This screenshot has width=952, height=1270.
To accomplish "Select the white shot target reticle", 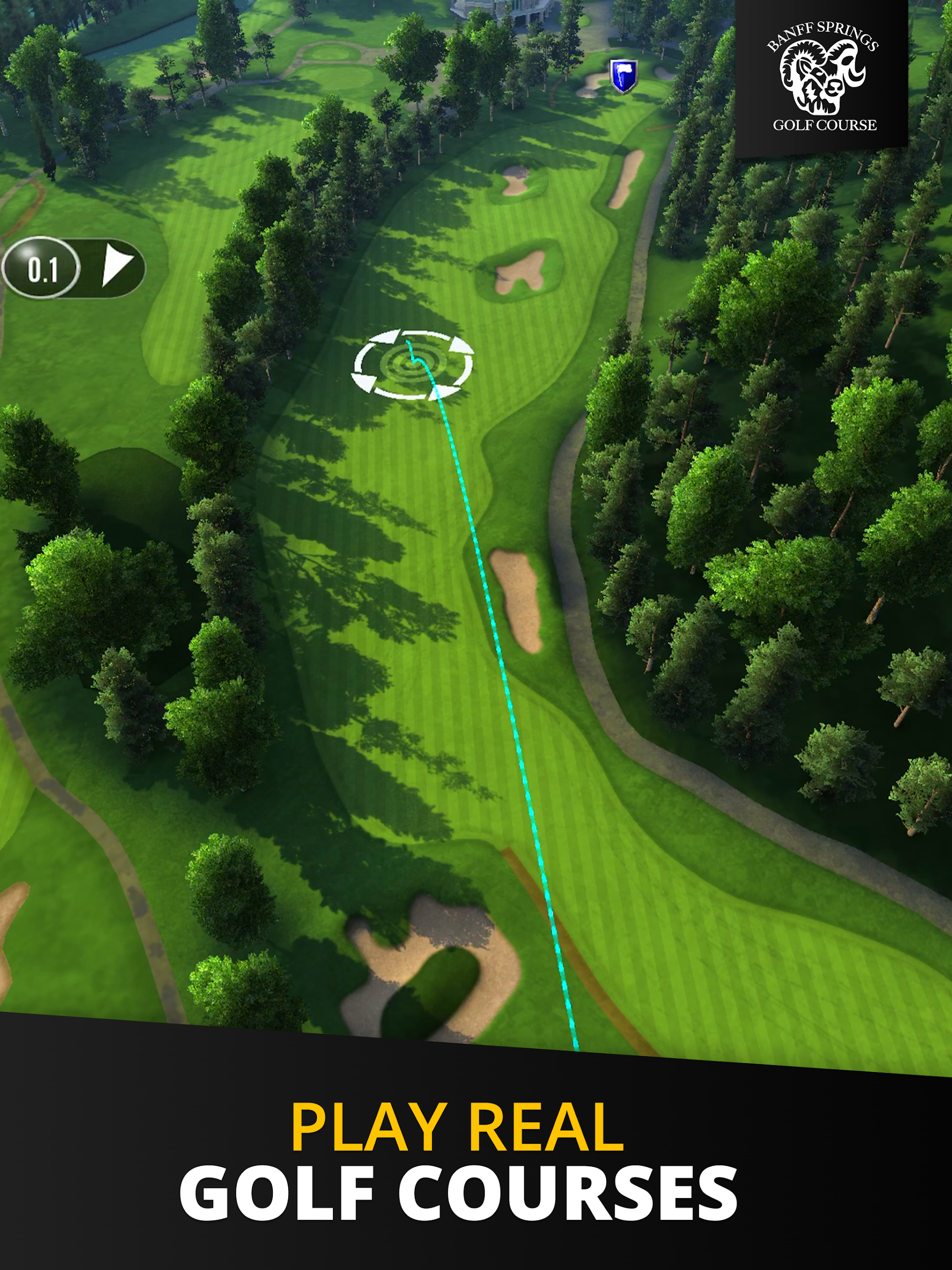I will click(412, 364).
